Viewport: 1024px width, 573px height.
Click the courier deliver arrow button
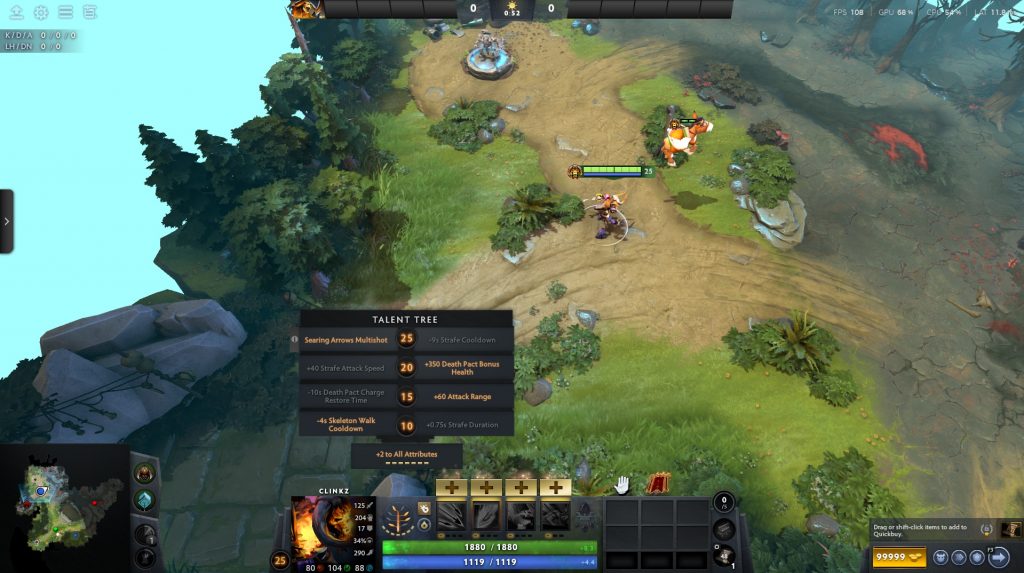[997, 557]
